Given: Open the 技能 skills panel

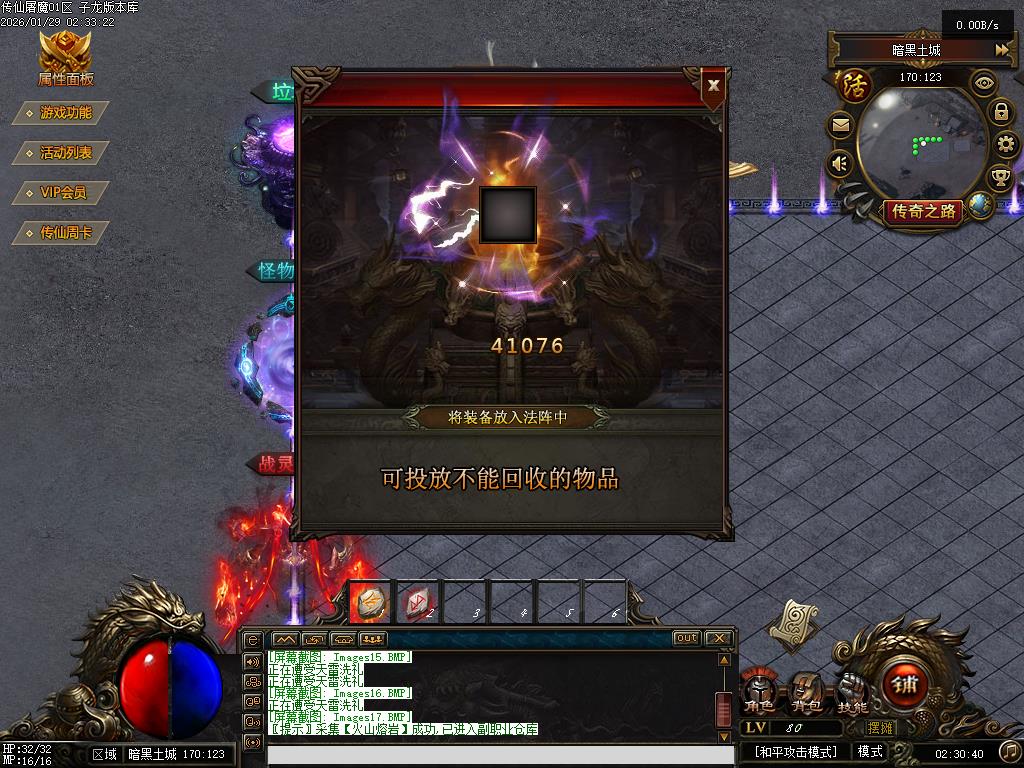Looking at the screenshot, I should click(x=852, y=690).
